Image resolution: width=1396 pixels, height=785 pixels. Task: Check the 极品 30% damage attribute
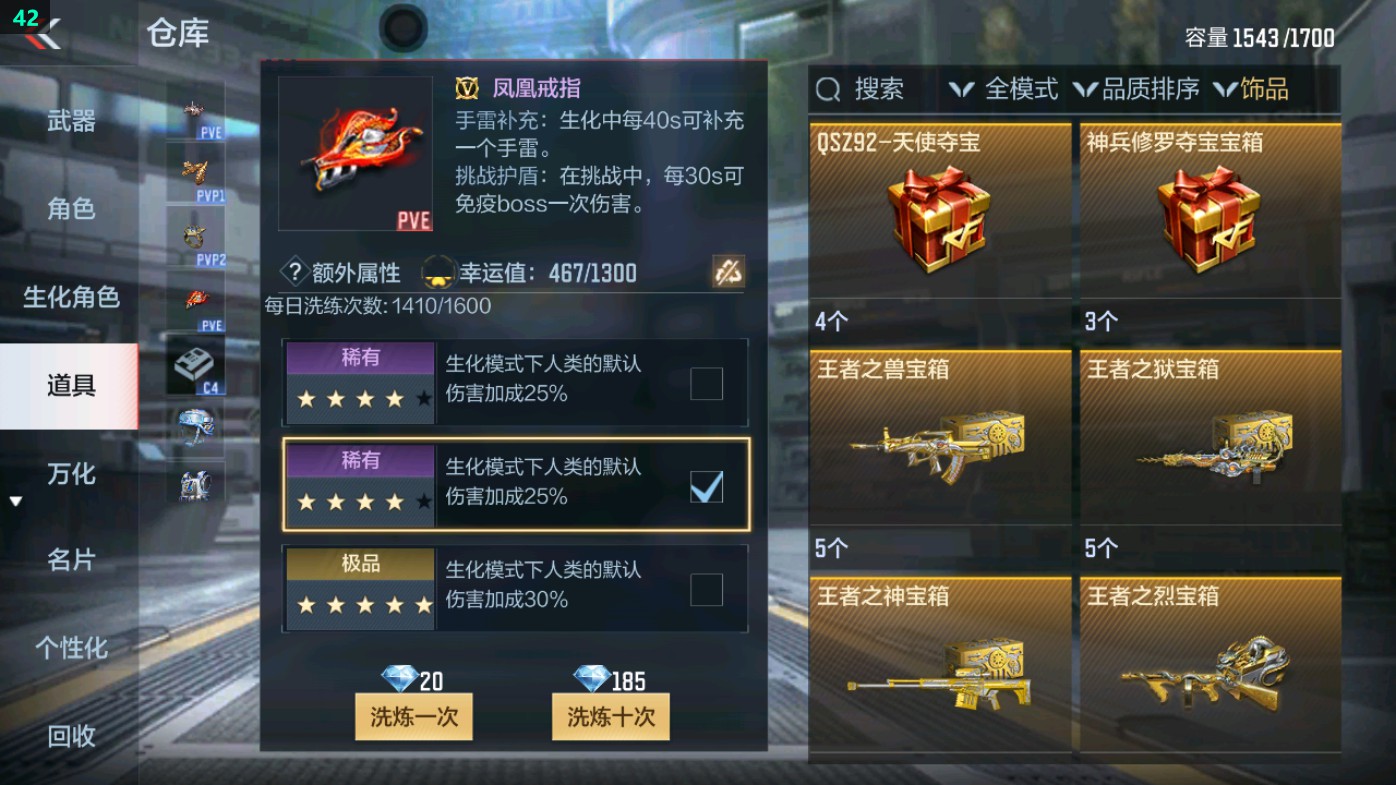(706, 590)
